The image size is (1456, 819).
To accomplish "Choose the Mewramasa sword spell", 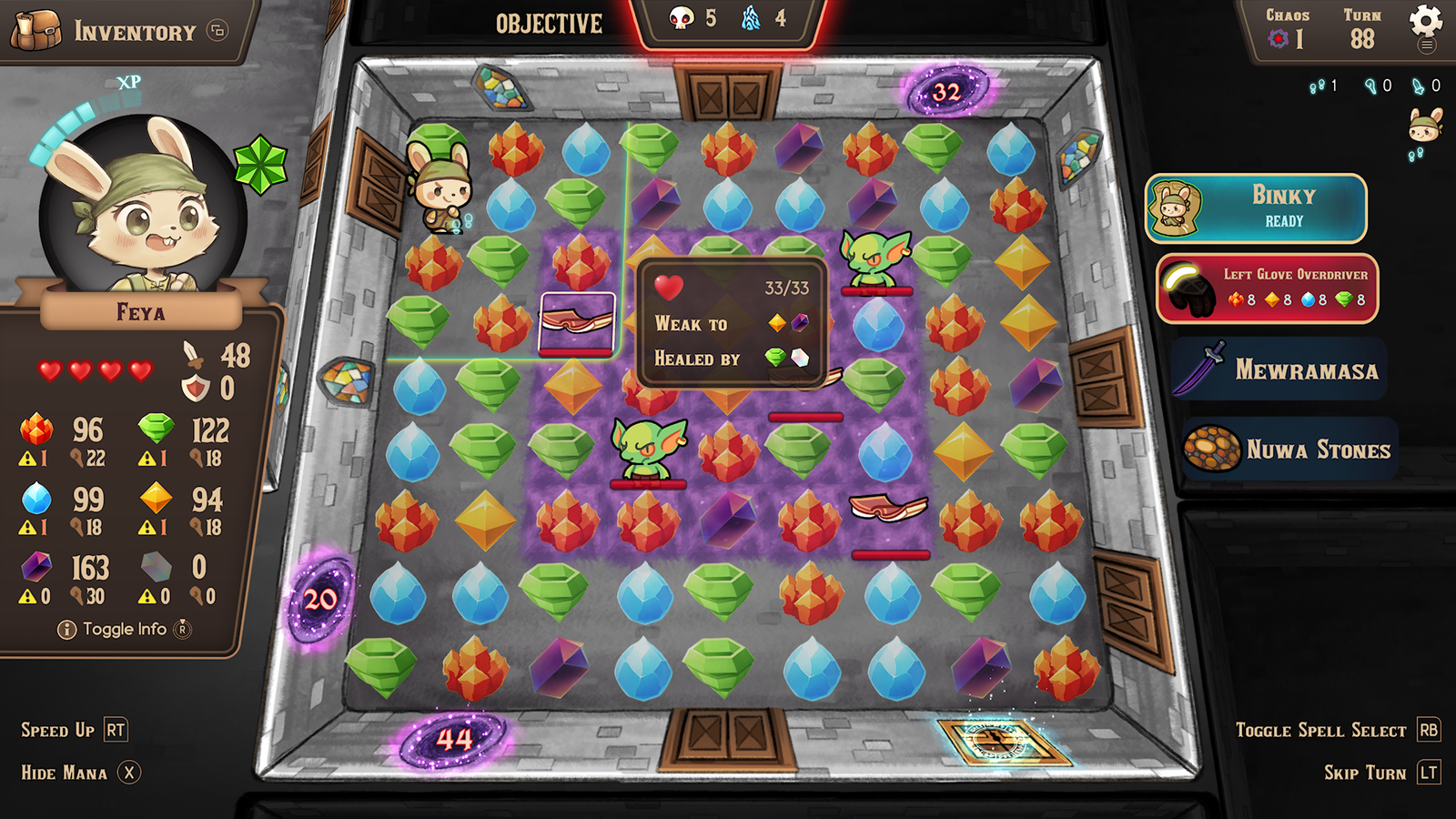I will 1279,369.
